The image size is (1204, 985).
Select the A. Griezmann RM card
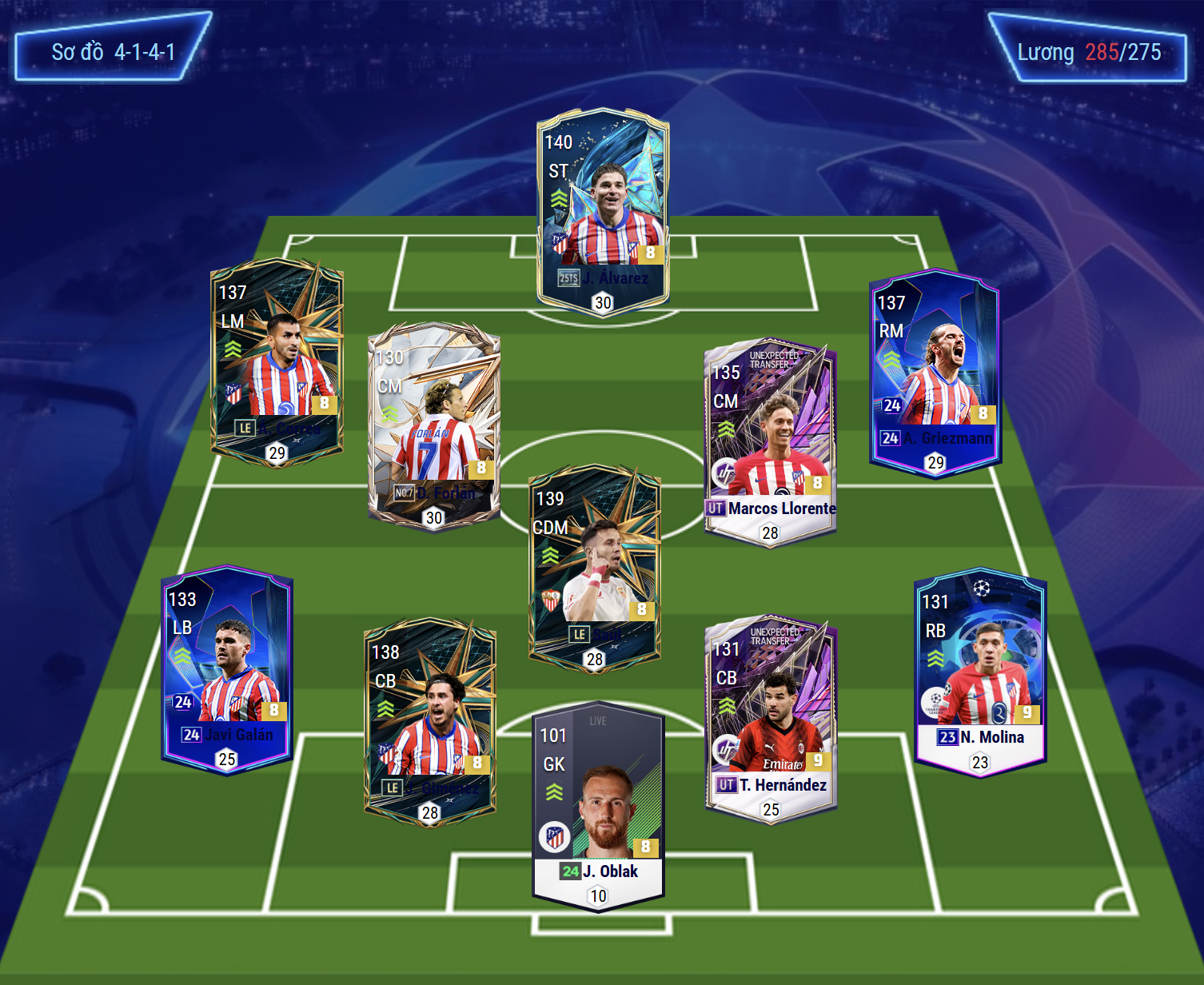click(x=935, y=373)
